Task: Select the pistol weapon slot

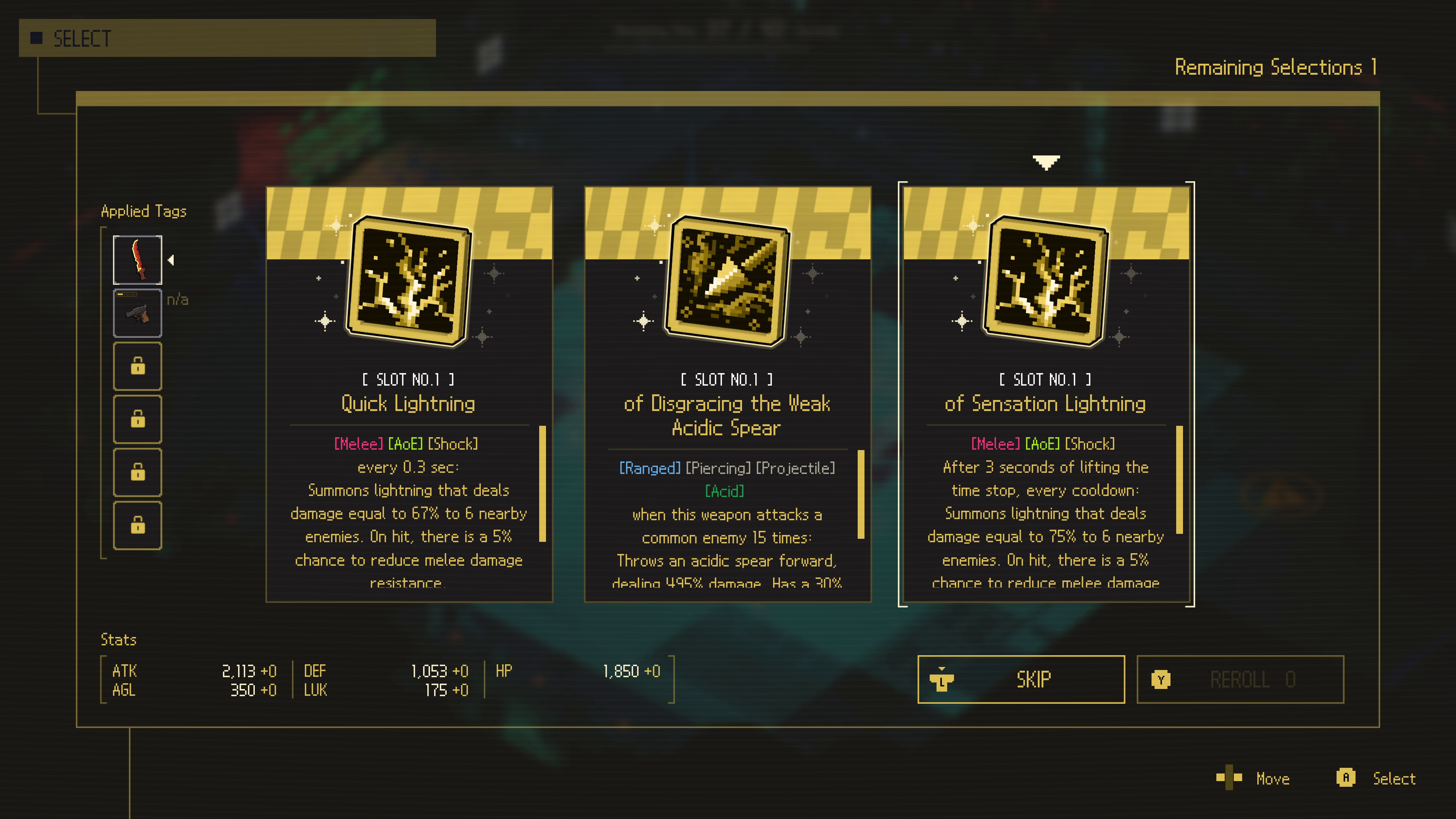Action: [x=137, y=313]
